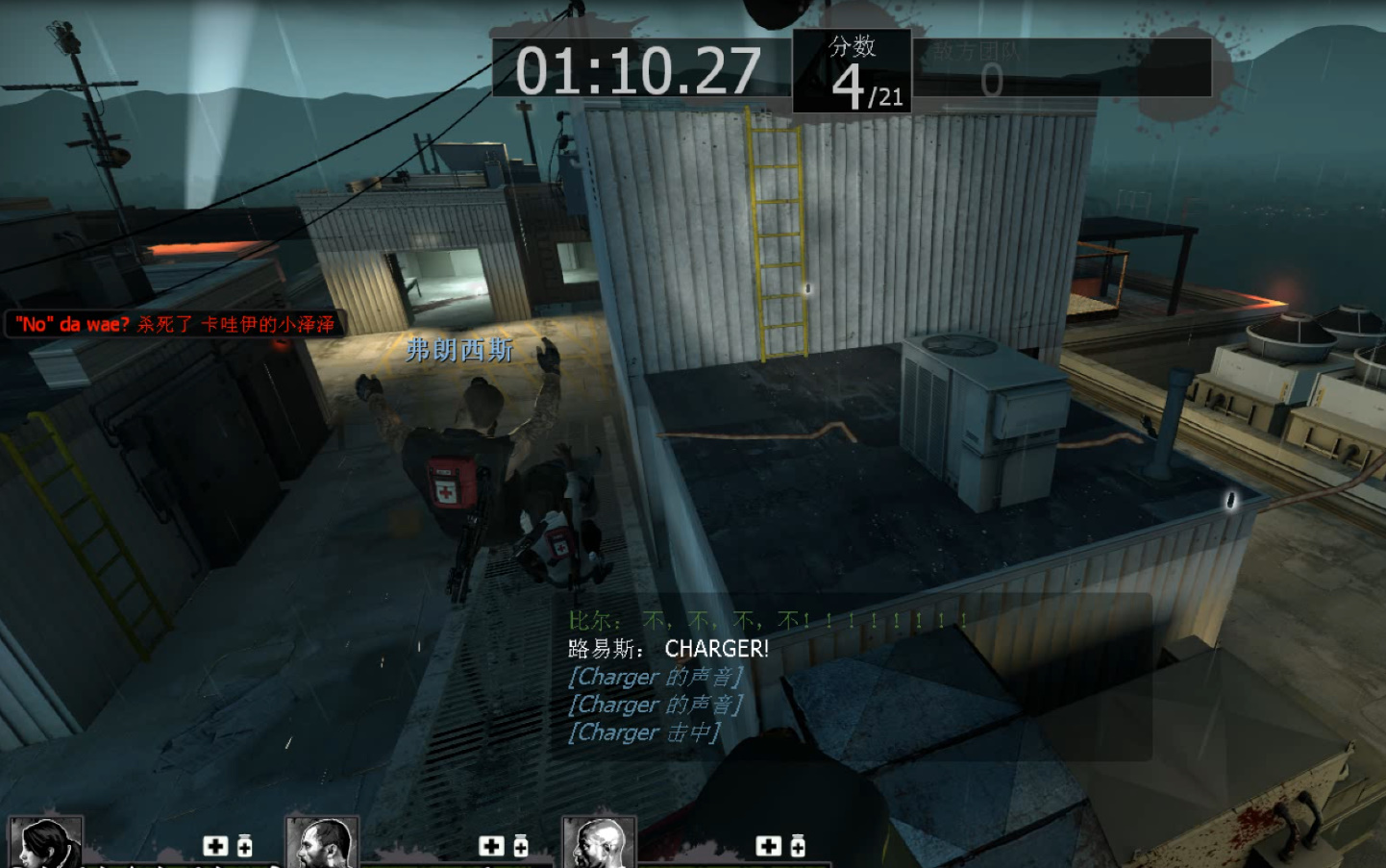Click the bald survivor's first aid kit icon
The height and width of the screenshot is (868, 1386).
[768, 846]
